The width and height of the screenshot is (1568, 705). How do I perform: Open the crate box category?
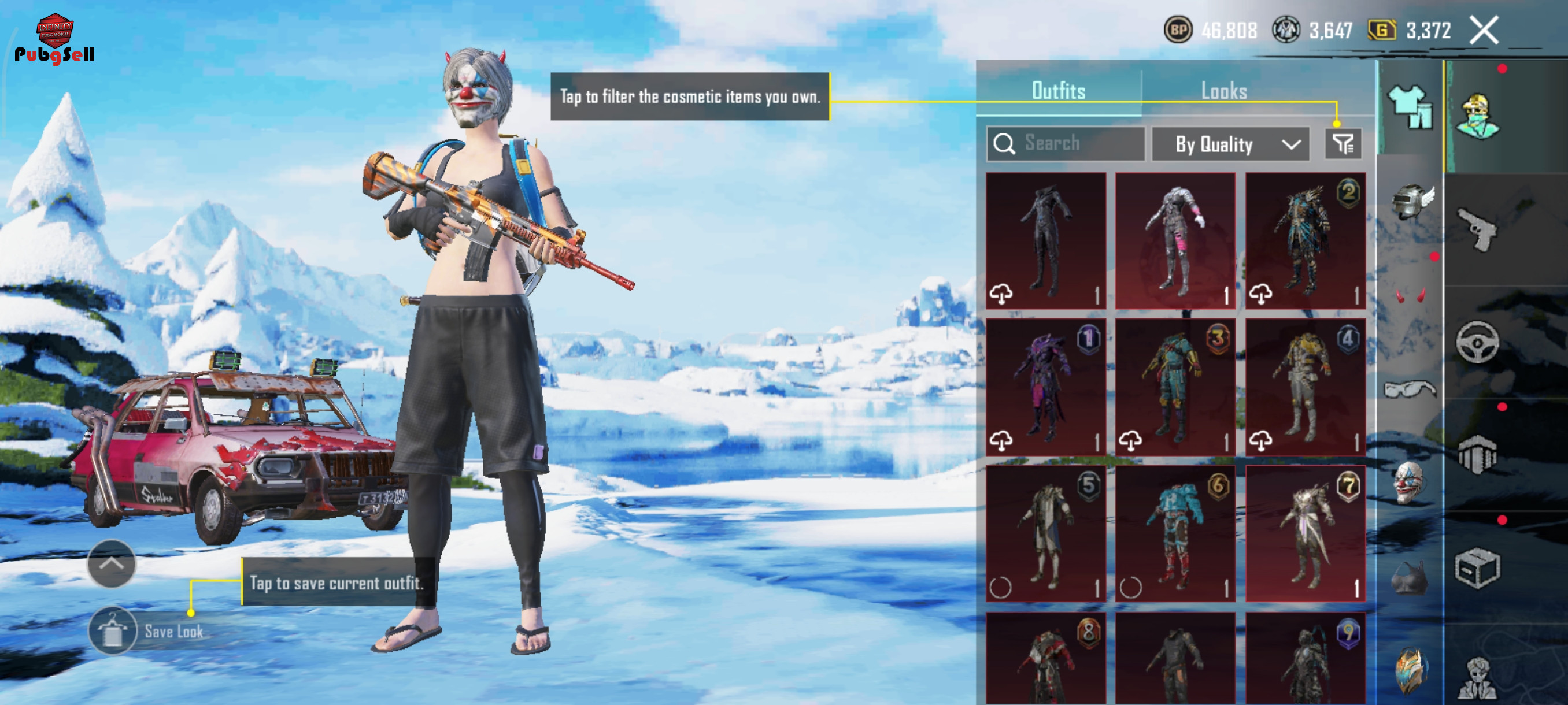click(x=1477, y=568)
